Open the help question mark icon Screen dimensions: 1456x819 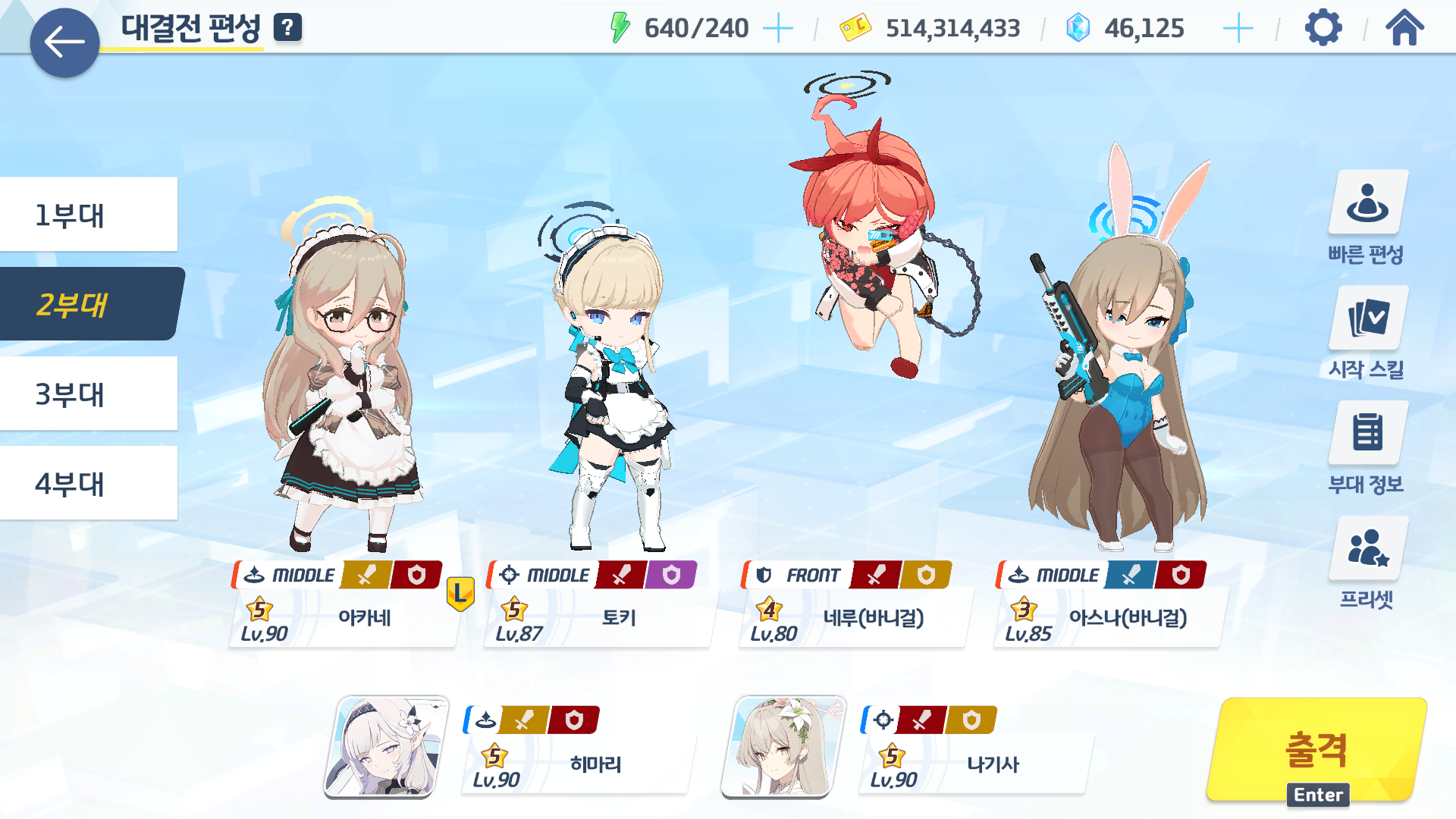click(287, 28)
